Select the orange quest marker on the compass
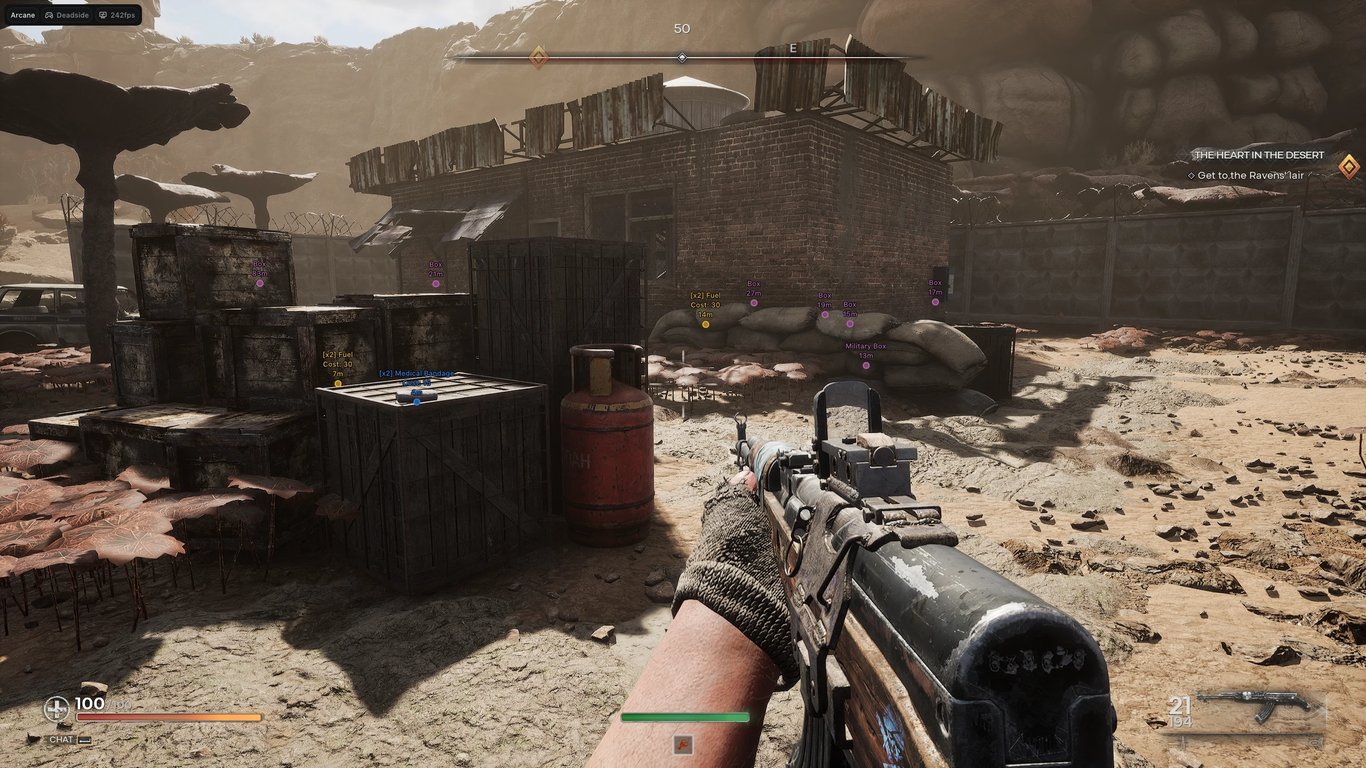The image size is (1366, 768). [538, 57]
